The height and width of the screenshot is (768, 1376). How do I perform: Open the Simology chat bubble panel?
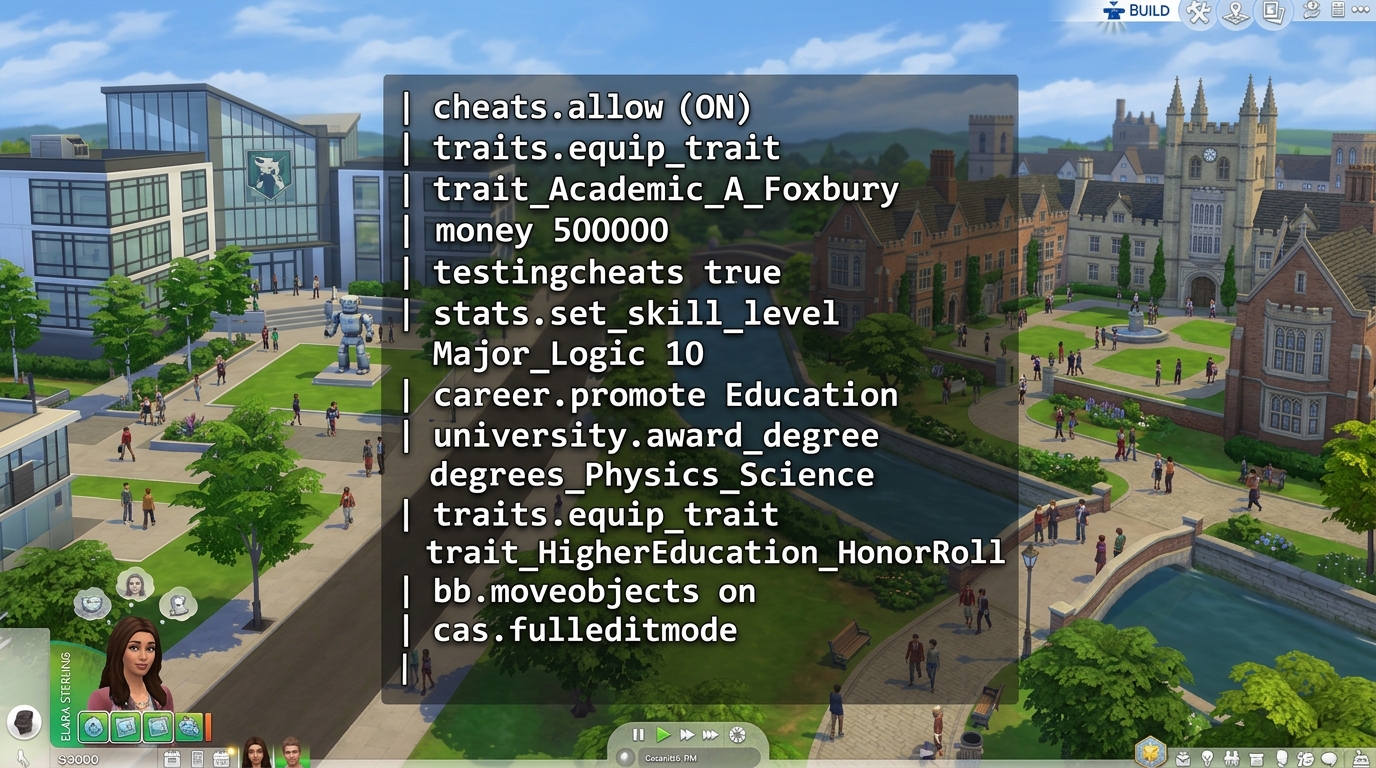(x=1328, y=758)
